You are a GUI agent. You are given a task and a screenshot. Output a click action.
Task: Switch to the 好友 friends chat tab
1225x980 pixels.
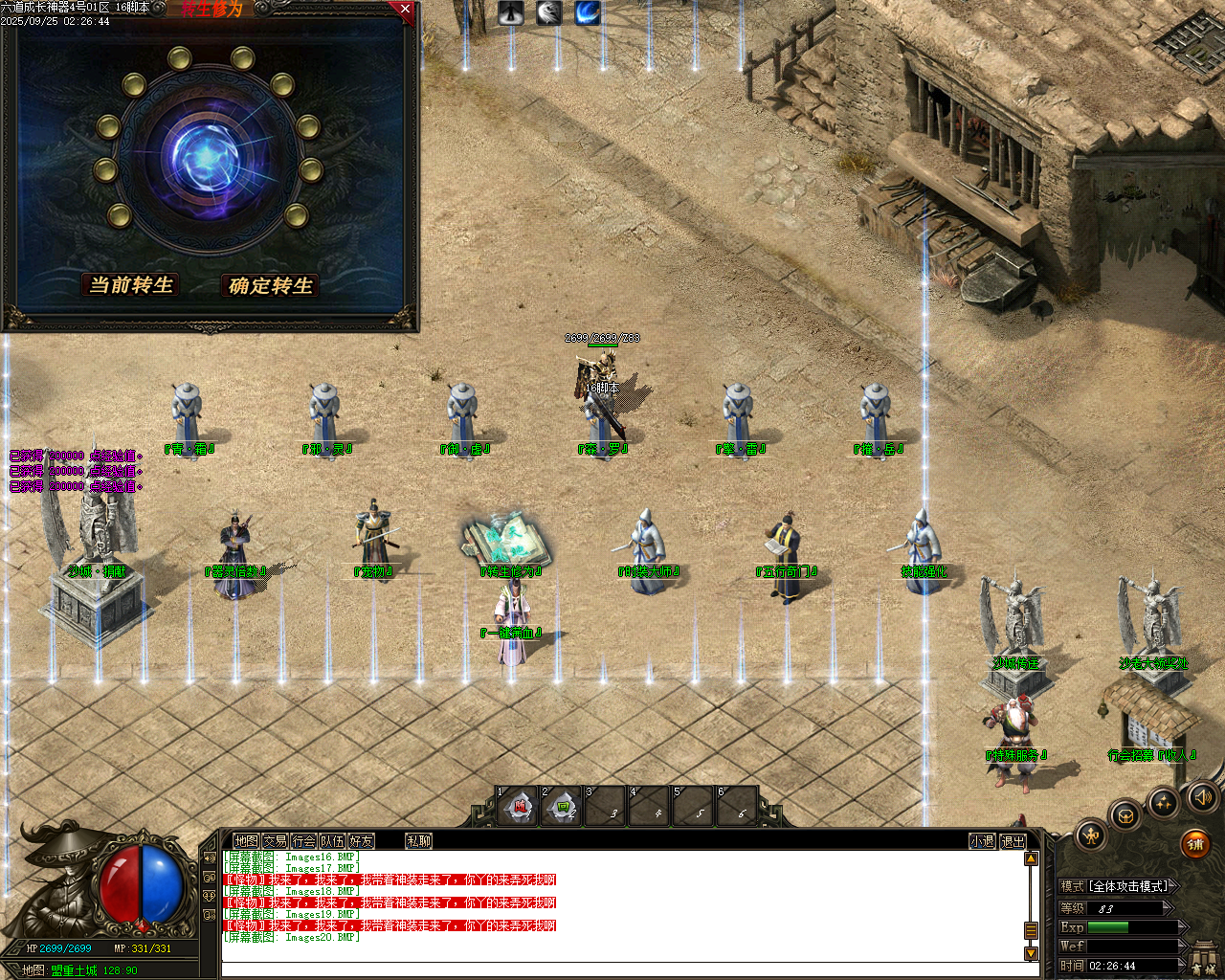point(362,840)
